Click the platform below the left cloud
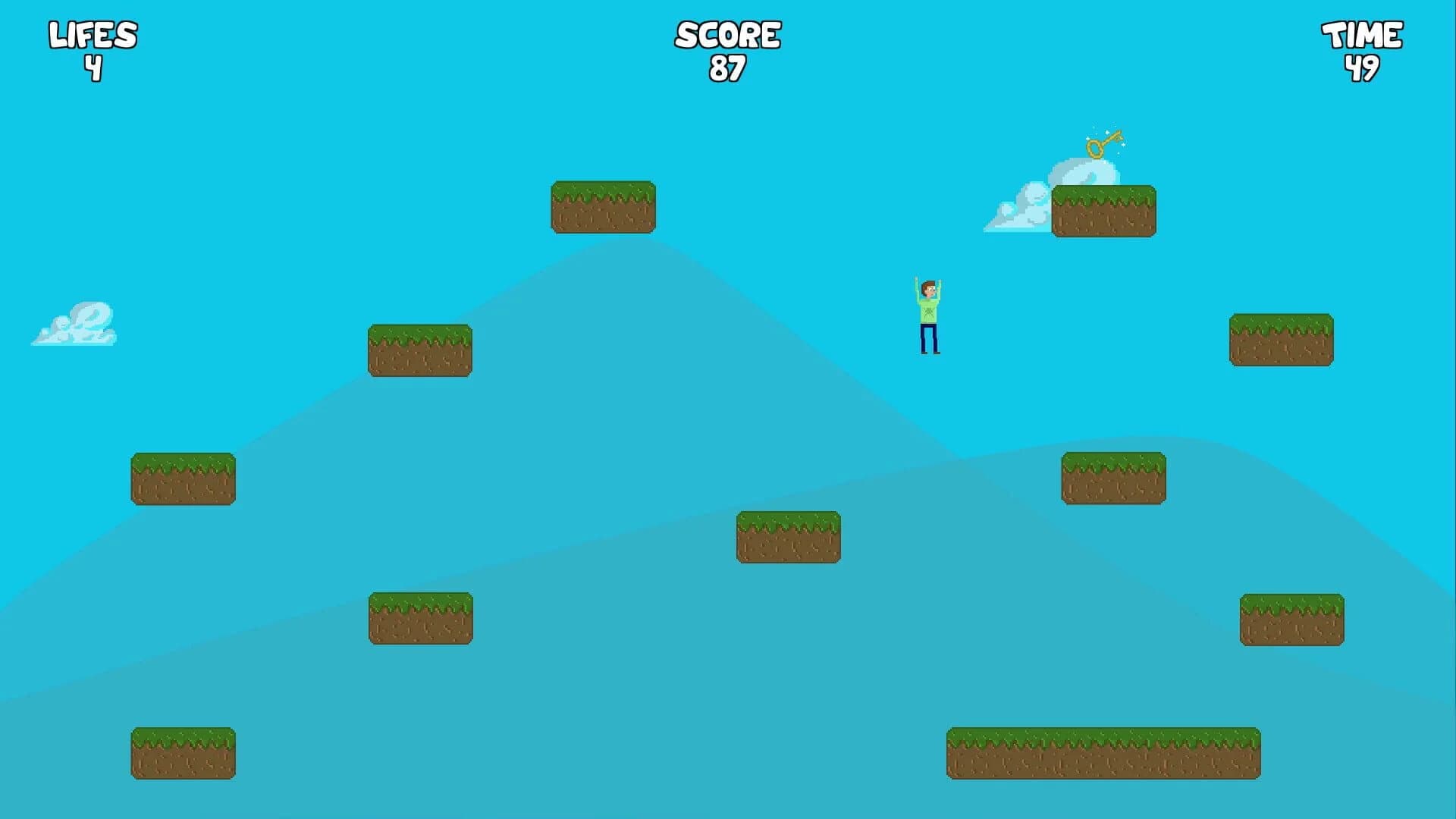Image resolution: width=1456 pixels, height=819 pixels. 183,478
